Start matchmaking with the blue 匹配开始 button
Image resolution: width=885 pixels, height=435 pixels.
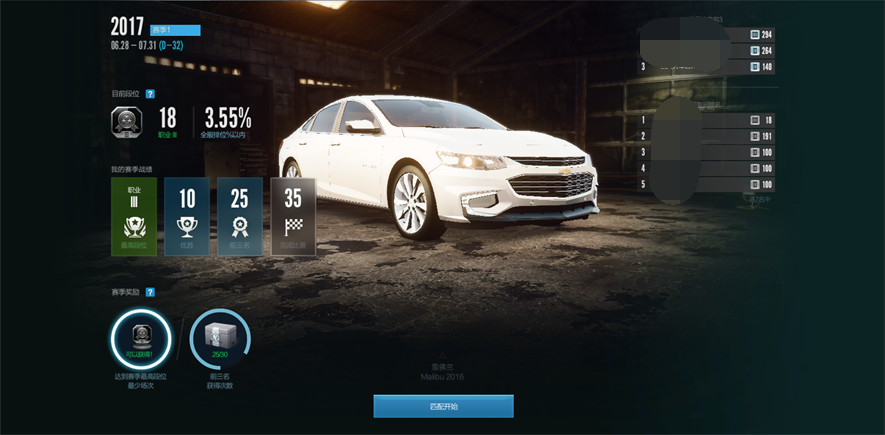click(x=443, y=406)
